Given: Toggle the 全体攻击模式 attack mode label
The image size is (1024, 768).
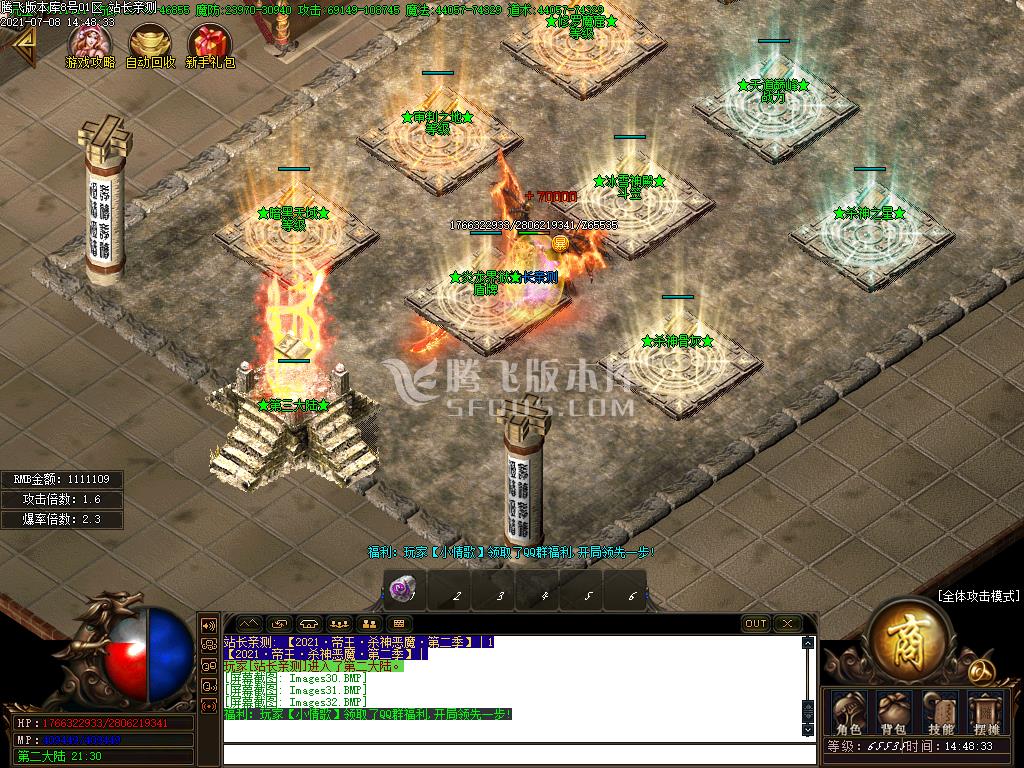Looking at the screenshot, I should coord(978,596).
